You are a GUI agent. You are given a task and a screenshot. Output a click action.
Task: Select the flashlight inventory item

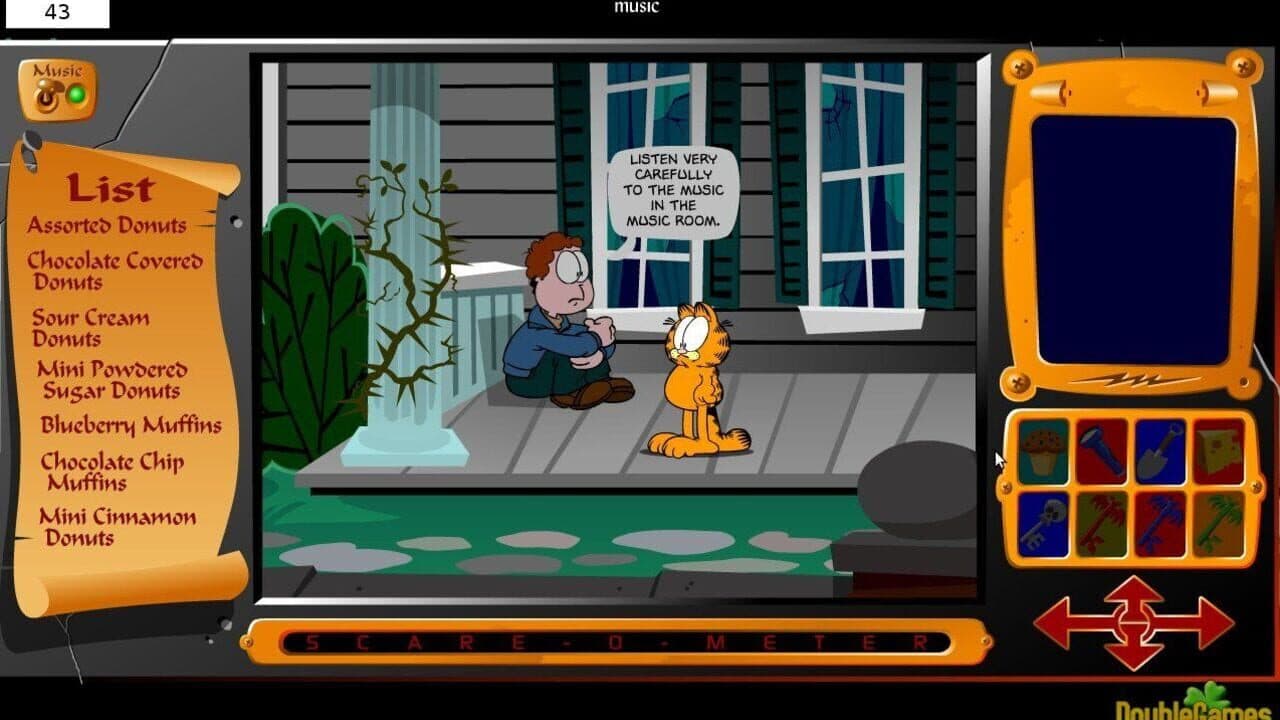coord(1100,452)
